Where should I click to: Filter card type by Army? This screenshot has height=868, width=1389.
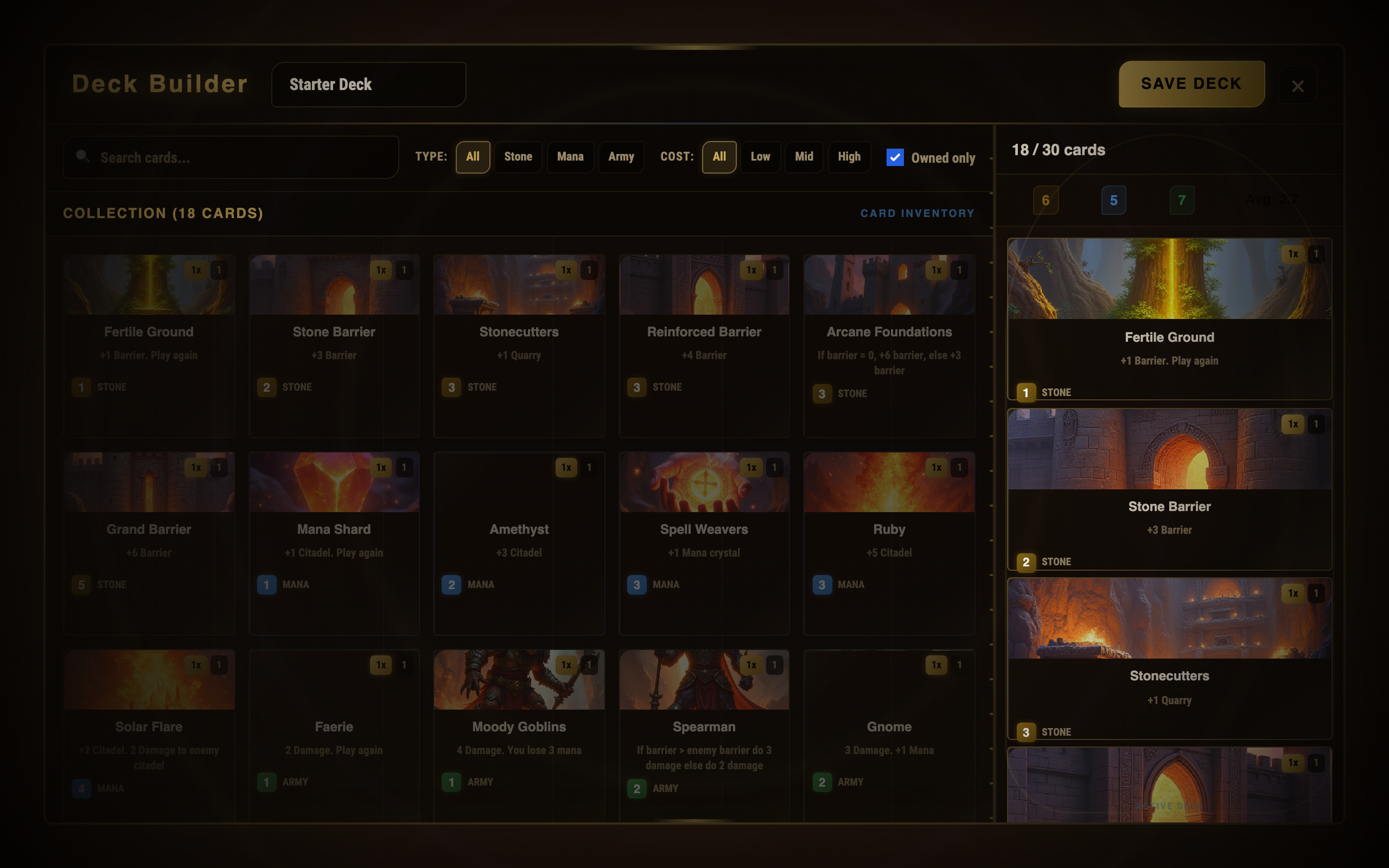[621, 157]
